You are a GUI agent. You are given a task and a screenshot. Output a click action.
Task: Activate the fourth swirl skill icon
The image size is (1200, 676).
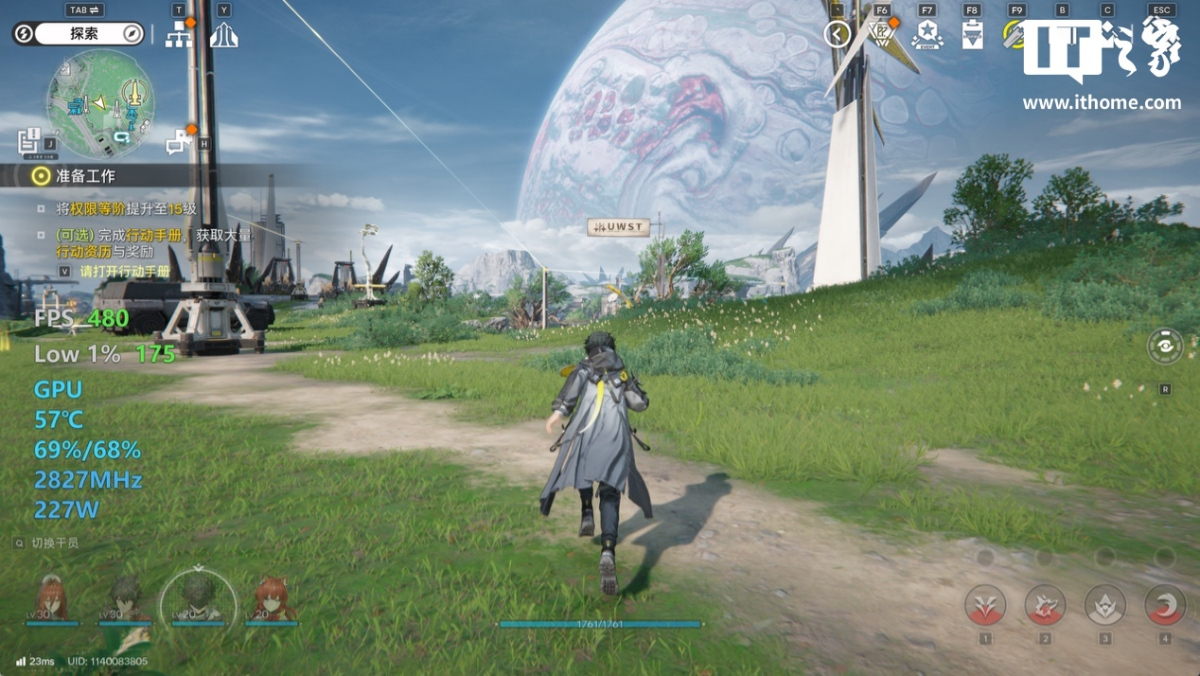tap(1165, 605)
